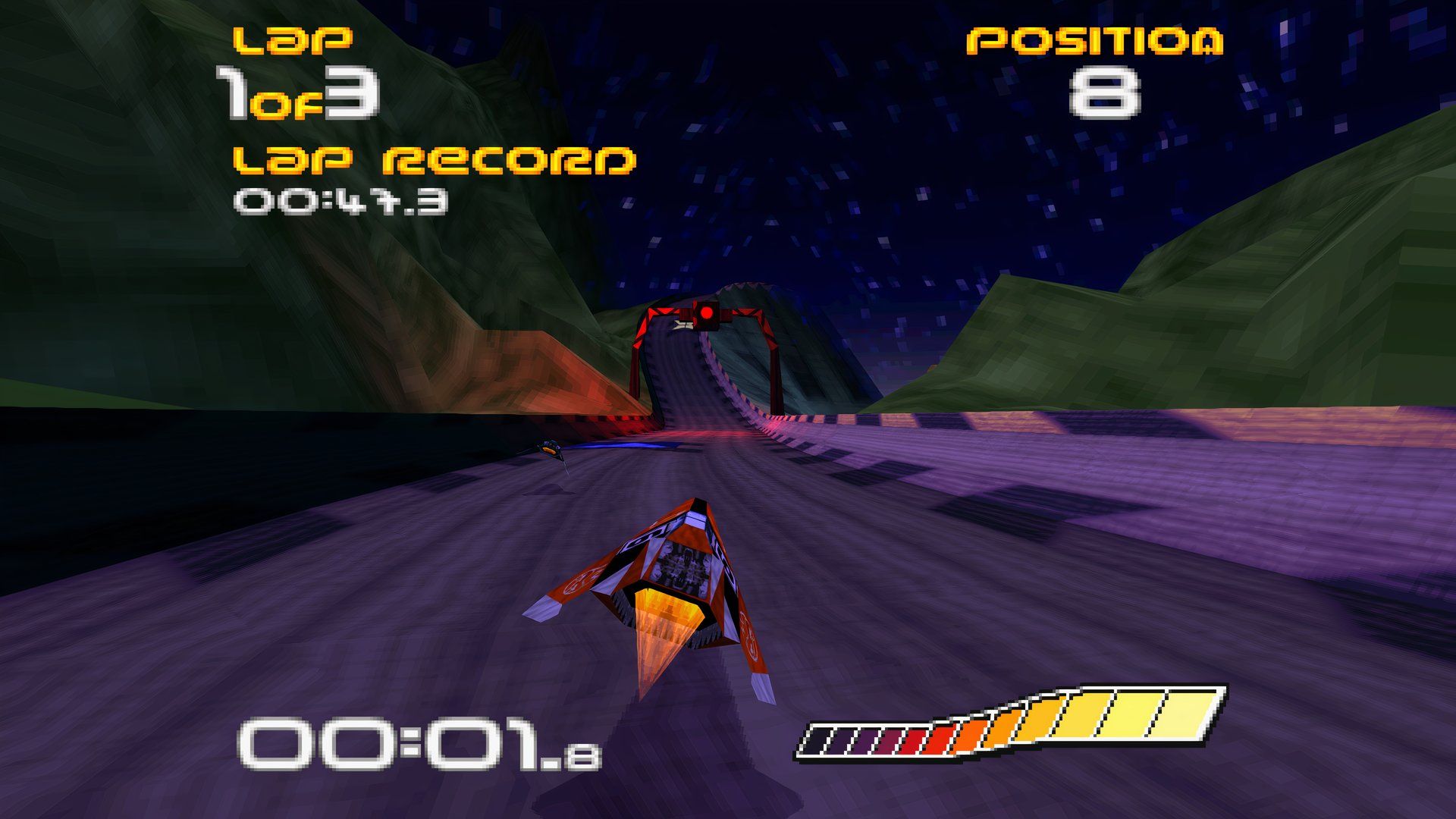Click the 00:47.3 lap record time
Viewport: 1456px width, 819px height.
pos(341,201)
